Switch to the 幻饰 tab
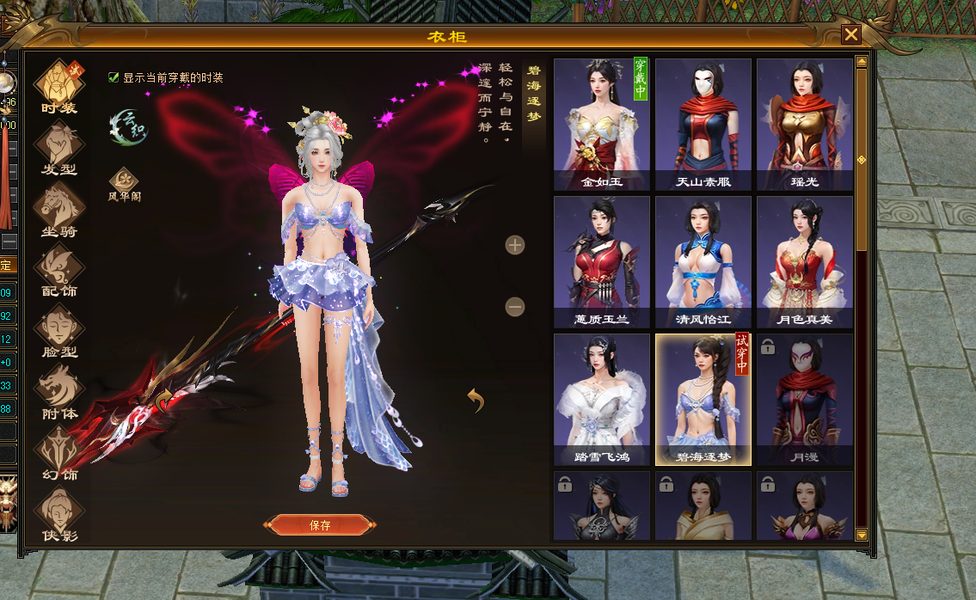Screen dimensions: 976x600 coord(59,452)
